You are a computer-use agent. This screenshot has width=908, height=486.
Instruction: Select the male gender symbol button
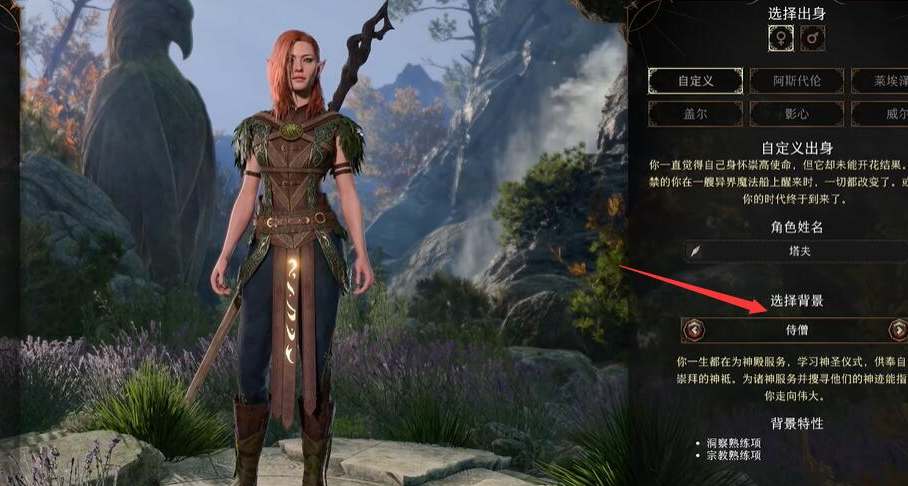pos(813,39)
